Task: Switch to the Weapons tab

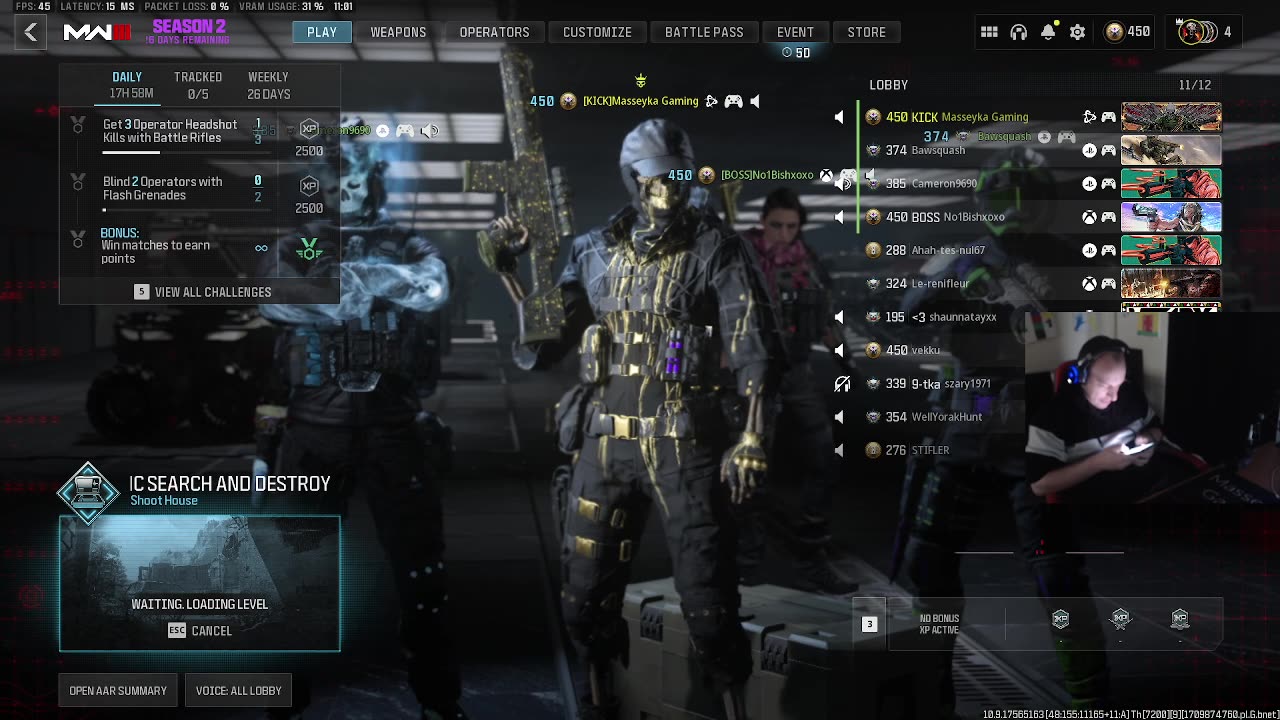Action: click(398, 32)
